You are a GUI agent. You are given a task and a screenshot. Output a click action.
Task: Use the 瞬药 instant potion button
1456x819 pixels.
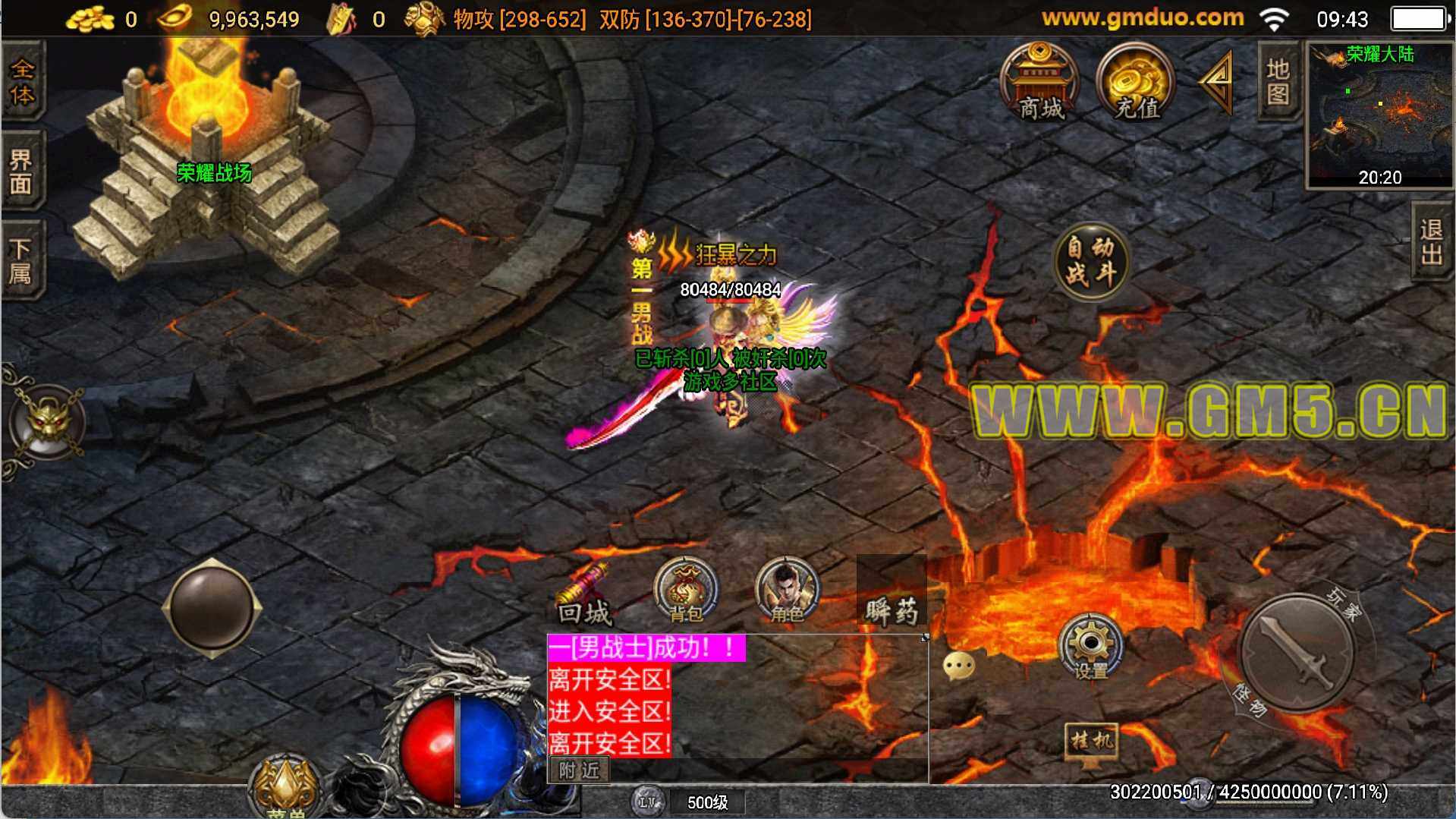(892, 600)
